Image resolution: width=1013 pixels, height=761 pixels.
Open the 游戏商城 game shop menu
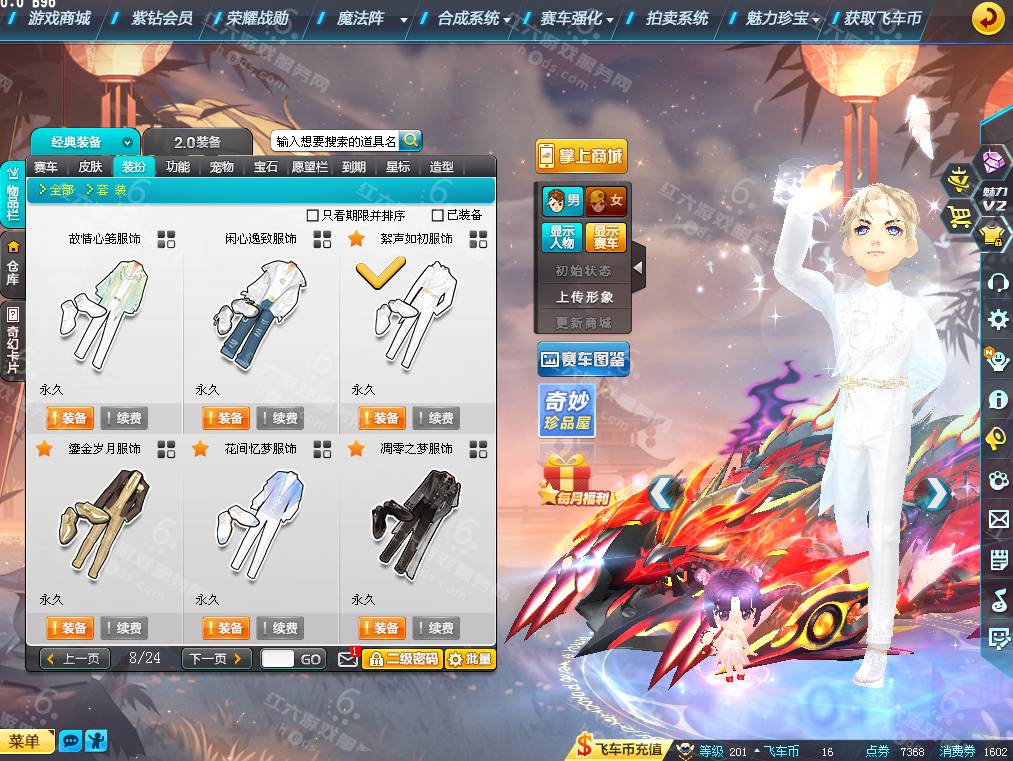(59, 18)
